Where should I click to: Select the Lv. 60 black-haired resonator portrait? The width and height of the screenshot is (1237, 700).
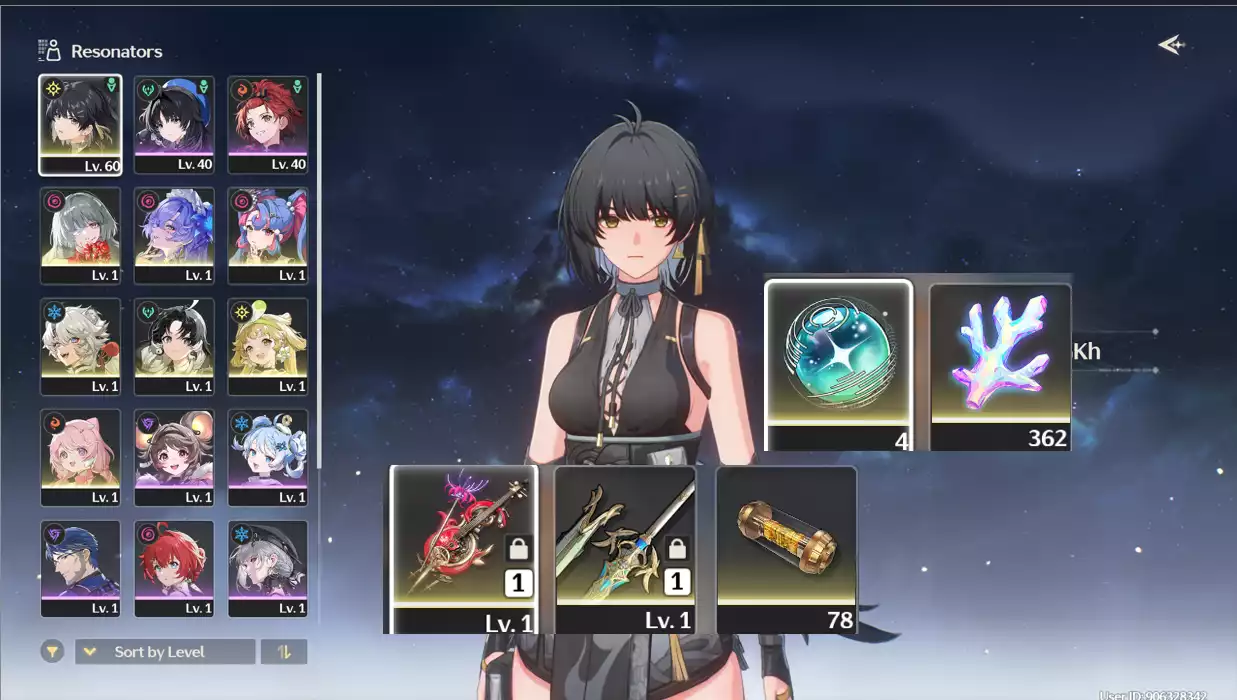80,124
